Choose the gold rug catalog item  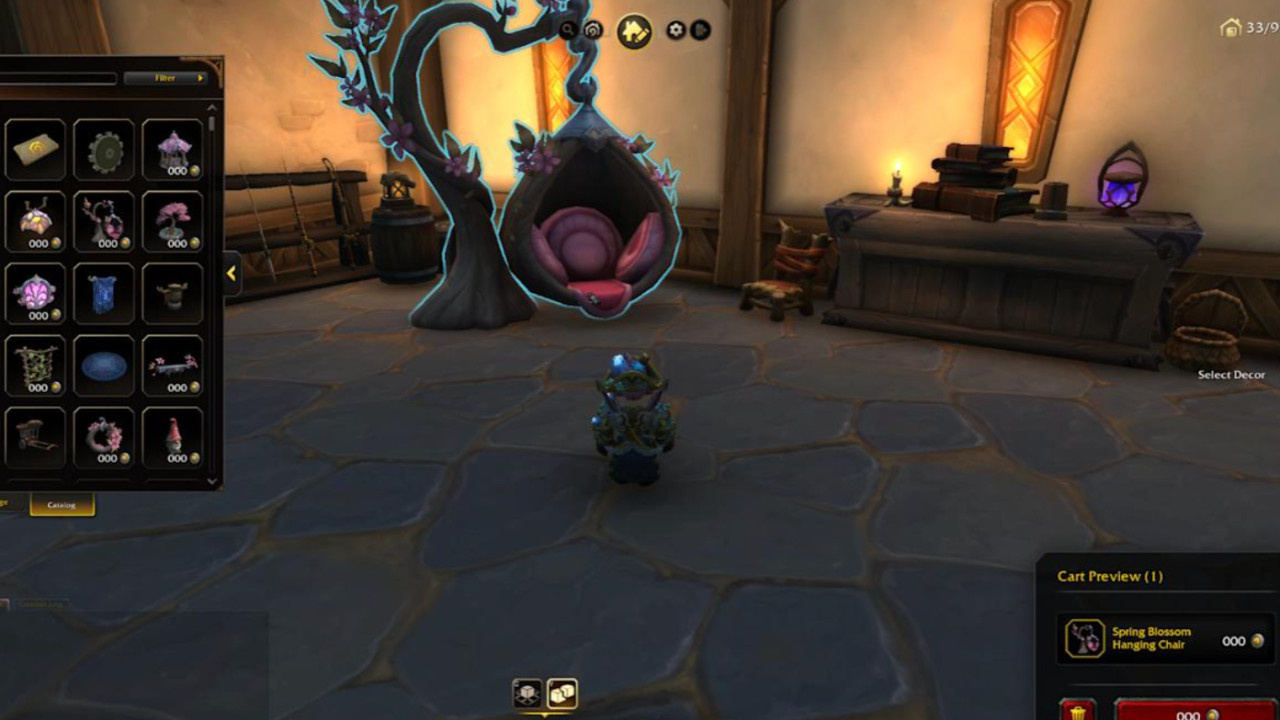click(x=36, y=150)
